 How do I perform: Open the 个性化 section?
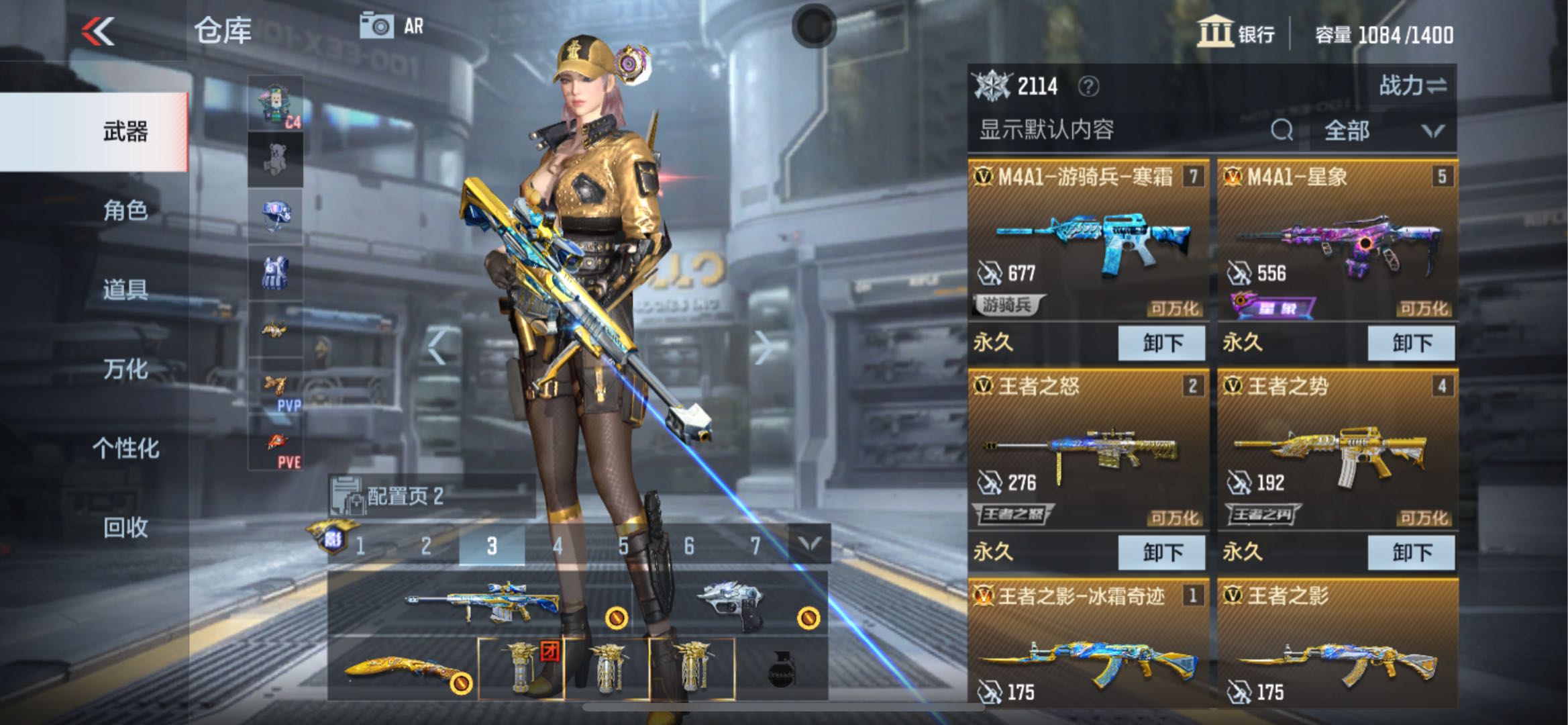point(125,448)
